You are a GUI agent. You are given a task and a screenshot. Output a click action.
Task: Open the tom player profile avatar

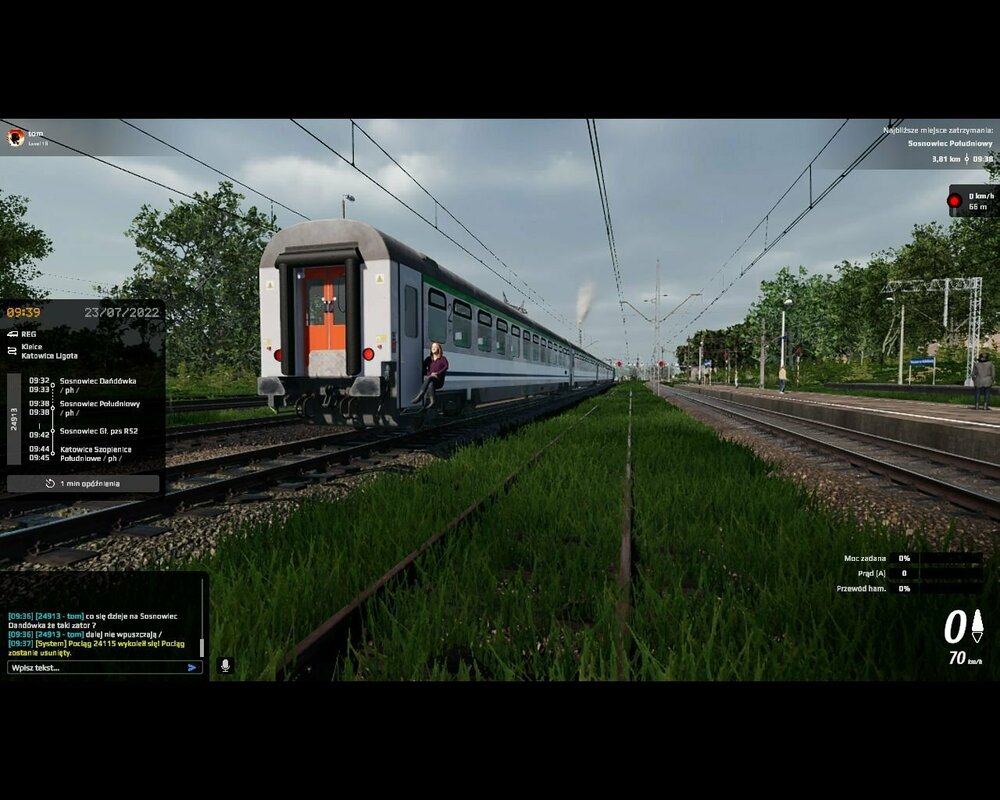[16, 138]
